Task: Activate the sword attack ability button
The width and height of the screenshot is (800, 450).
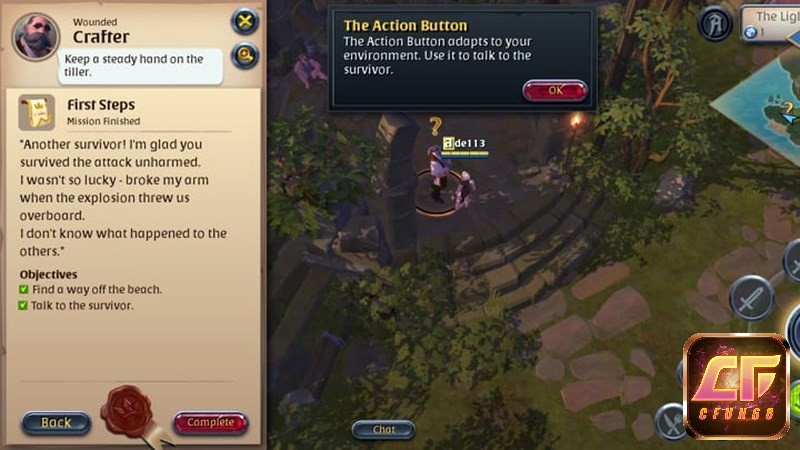Action: (751, 297)
